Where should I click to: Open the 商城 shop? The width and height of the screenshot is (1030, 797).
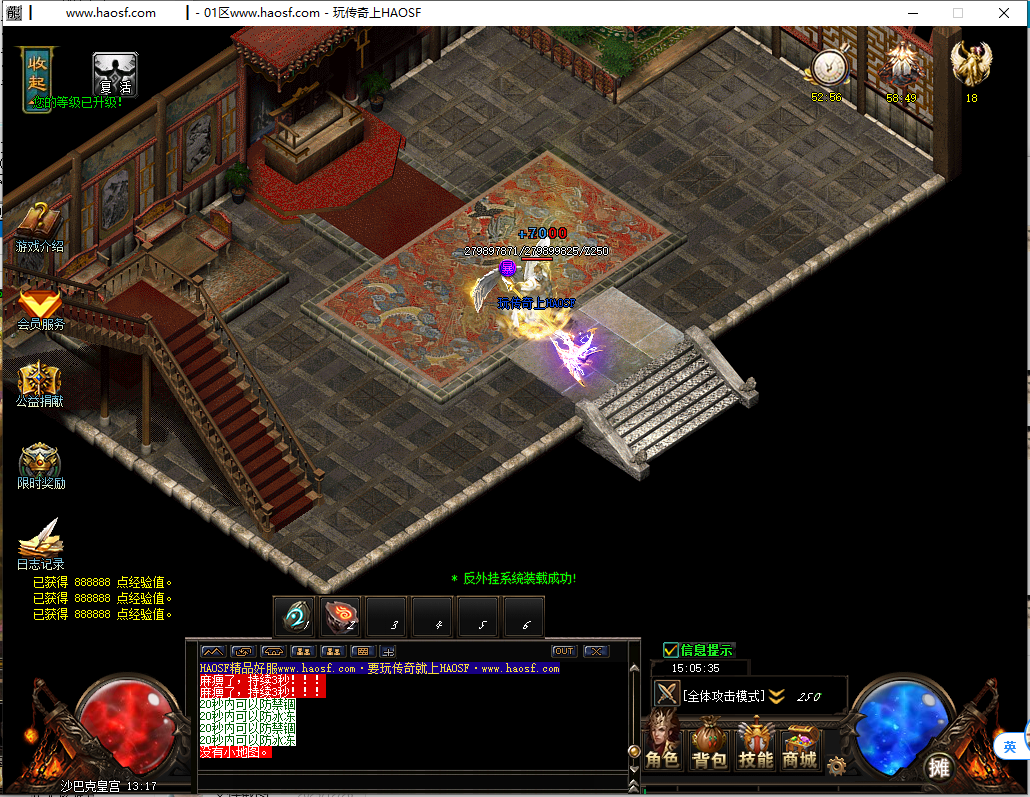tap(800, 747)
